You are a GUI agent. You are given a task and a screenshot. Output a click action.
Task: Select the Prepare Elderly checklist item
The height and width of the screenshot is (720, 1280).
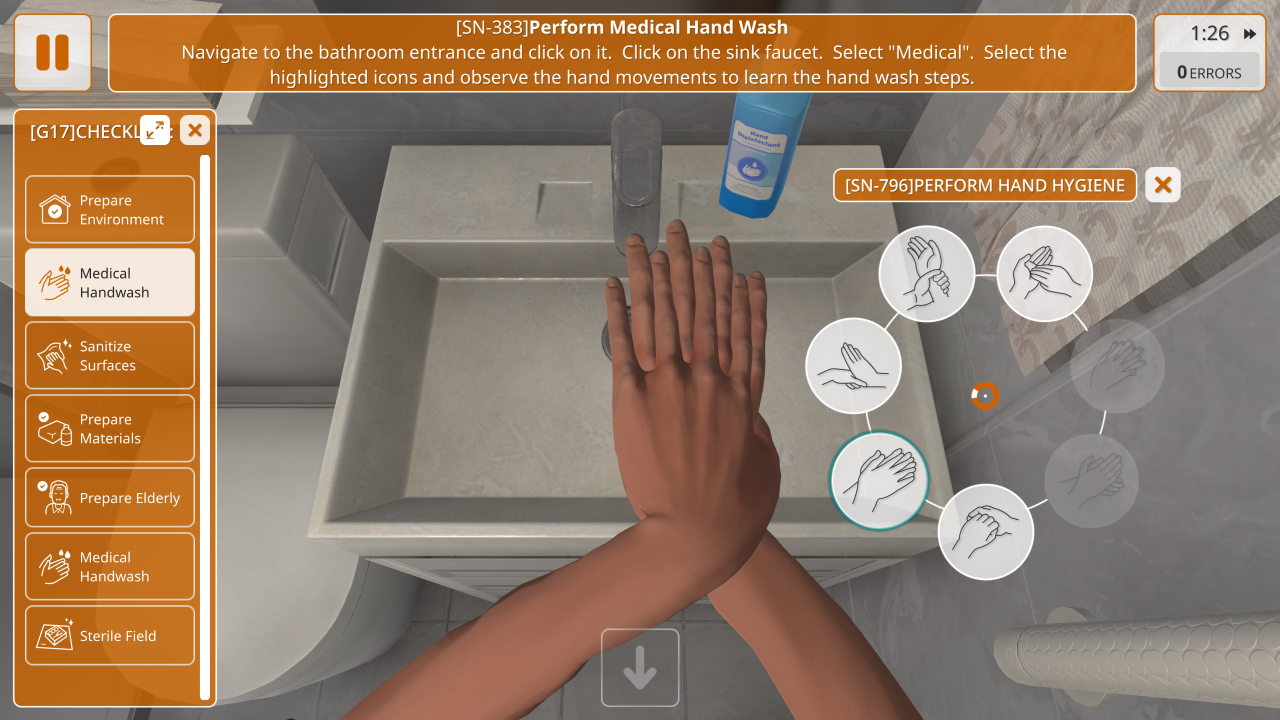click(110, 498)
